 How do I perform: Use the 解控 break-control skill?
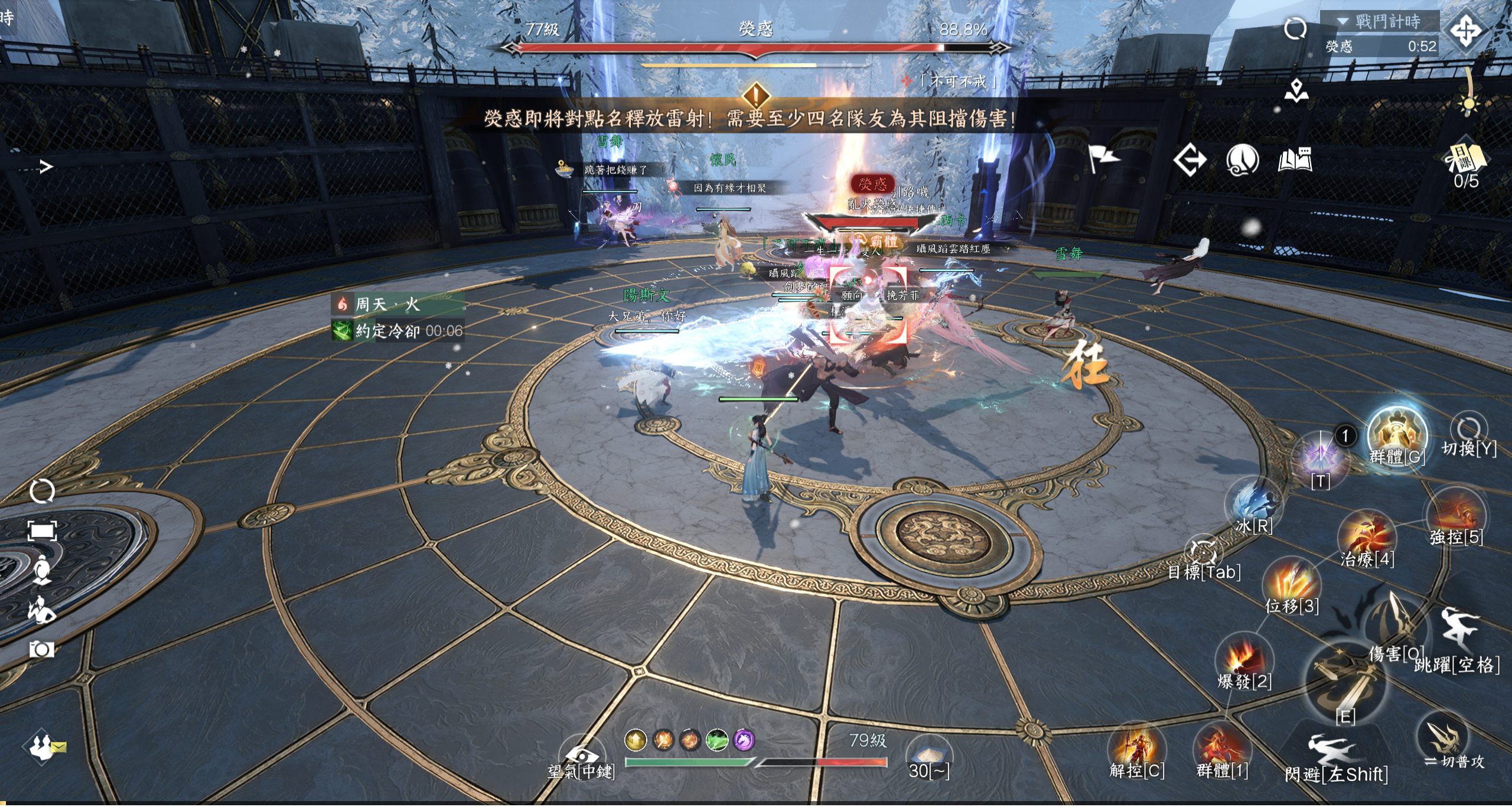(x=1135, y=748)
